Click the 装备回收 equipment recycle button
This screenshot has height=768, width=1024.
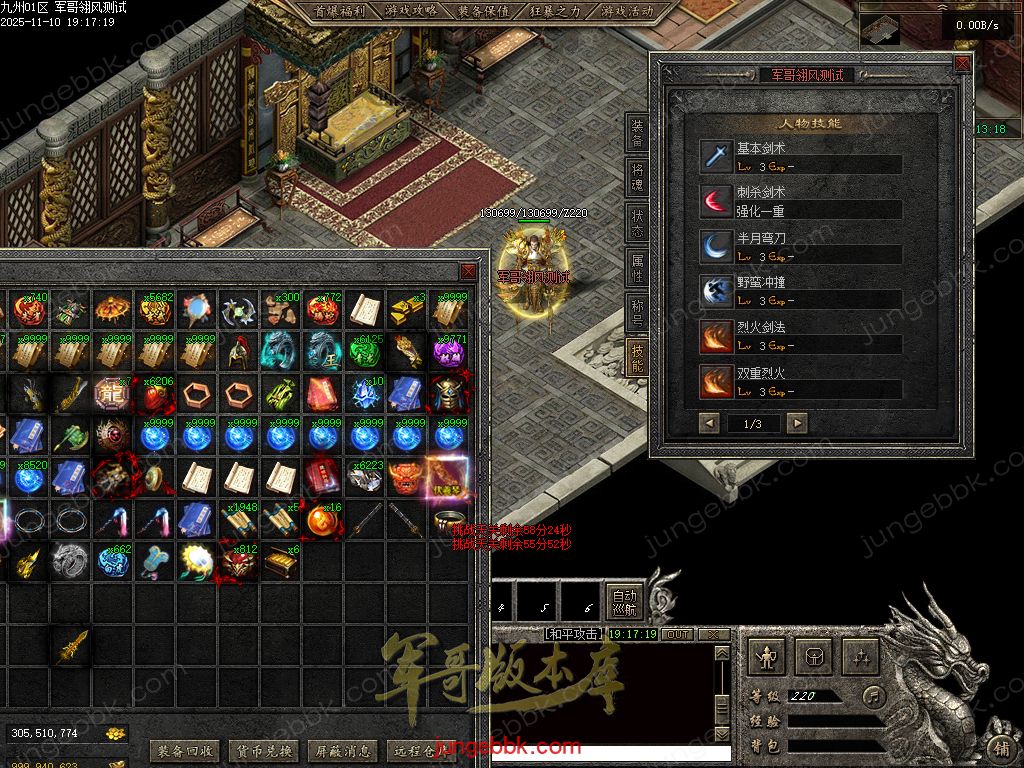[x=184, y=750]
